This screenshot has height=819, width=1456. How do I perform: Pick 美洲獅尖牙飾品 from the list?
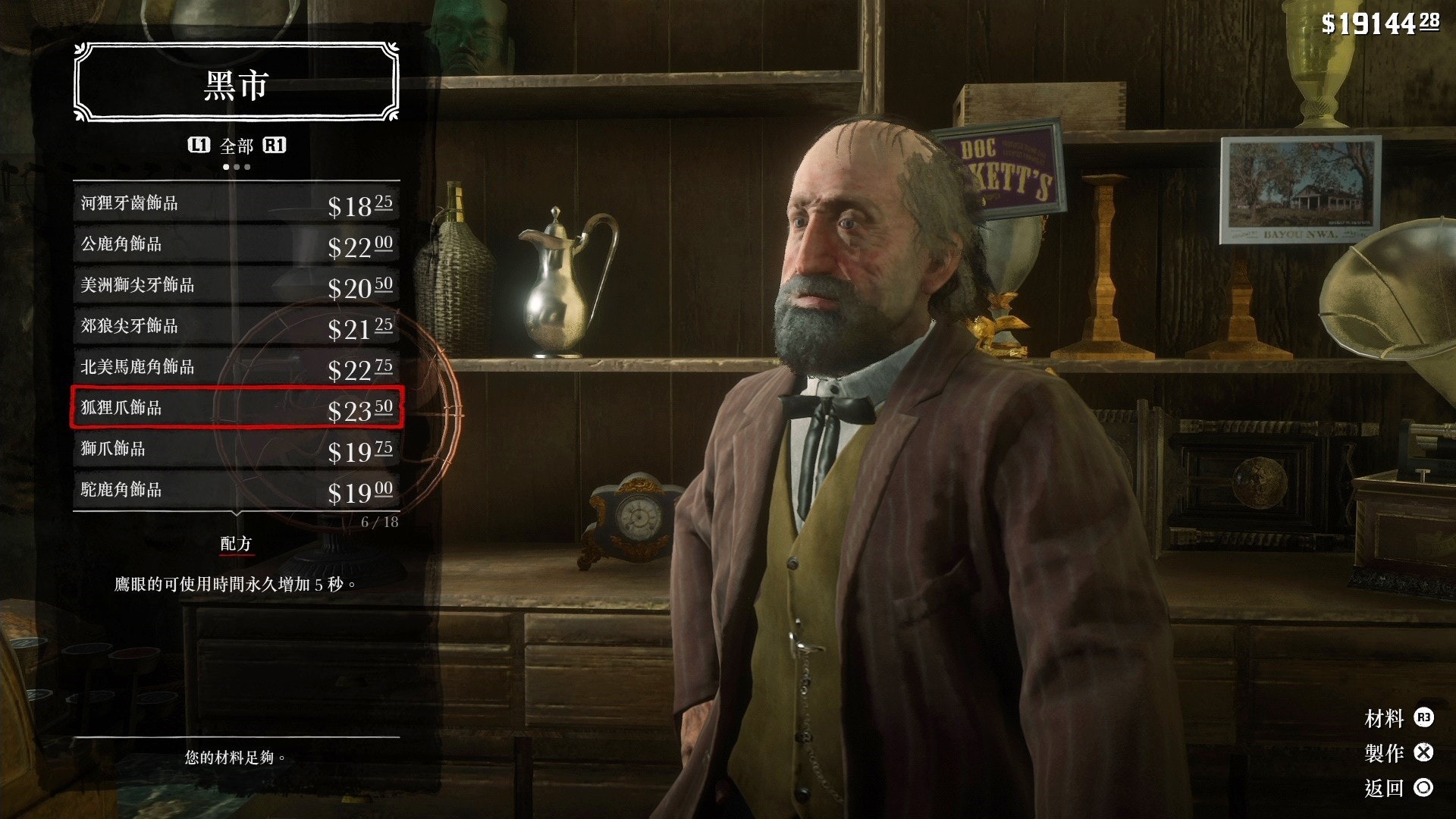236,285
